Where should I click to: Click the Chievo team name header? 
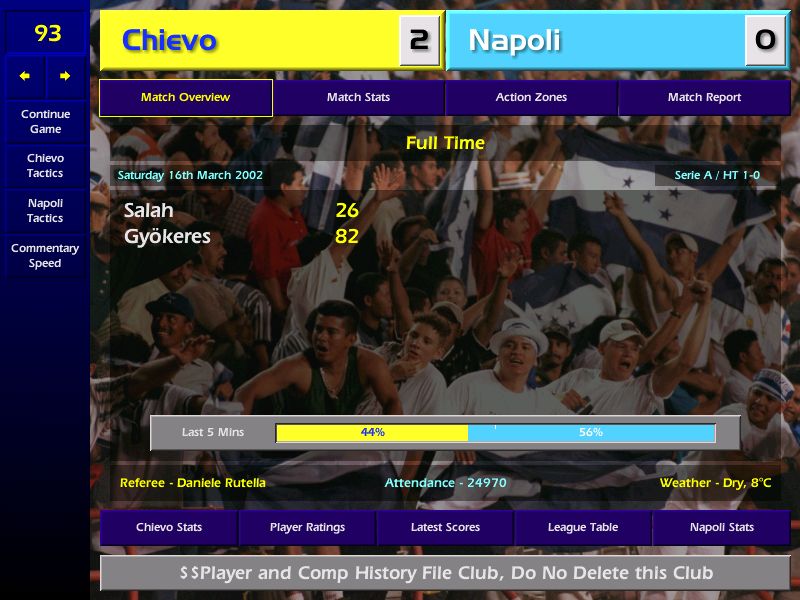pos(169,41)
